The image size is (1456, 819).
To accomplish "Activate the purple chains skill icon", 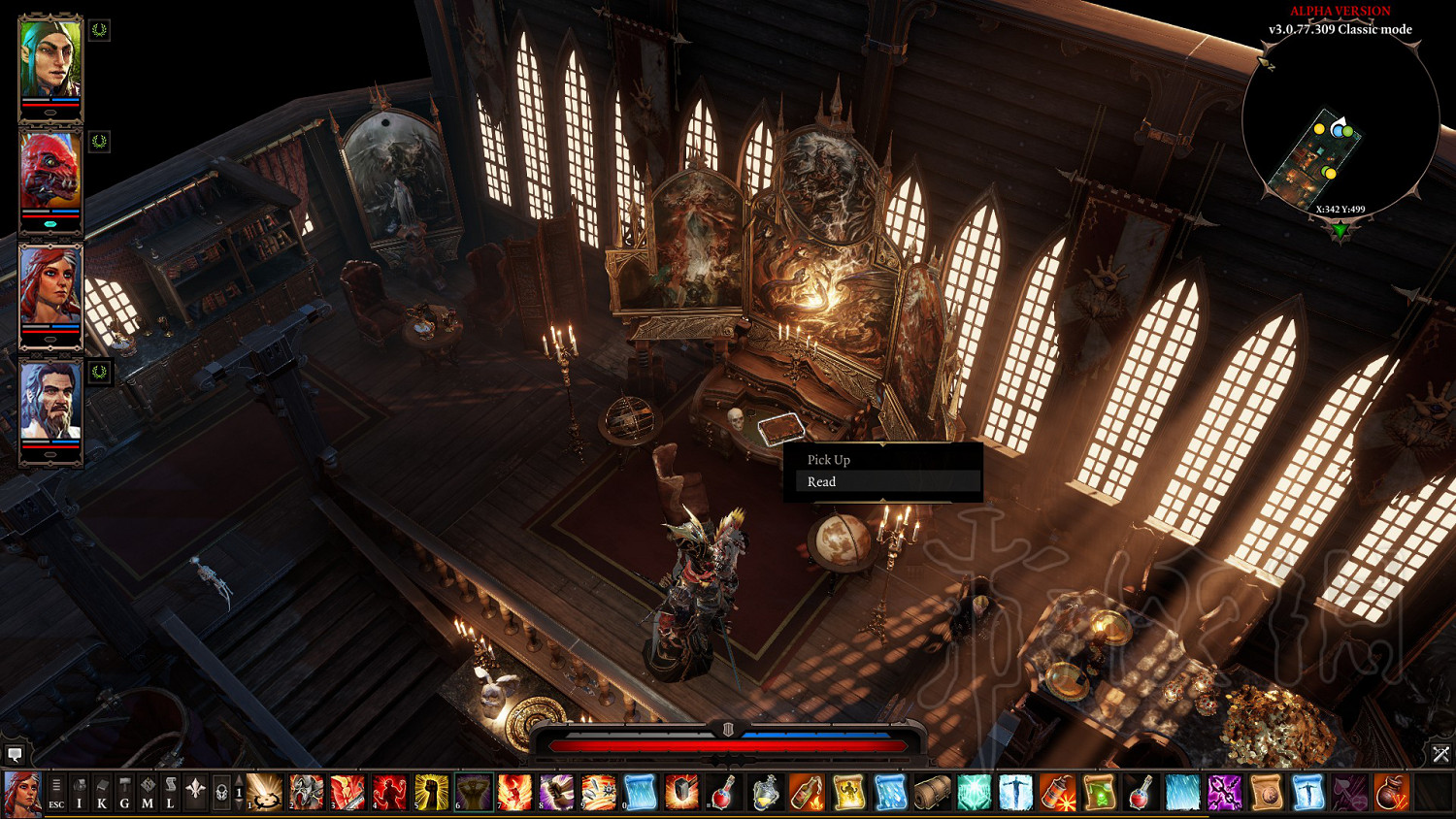I will [x=1224, y=793].
